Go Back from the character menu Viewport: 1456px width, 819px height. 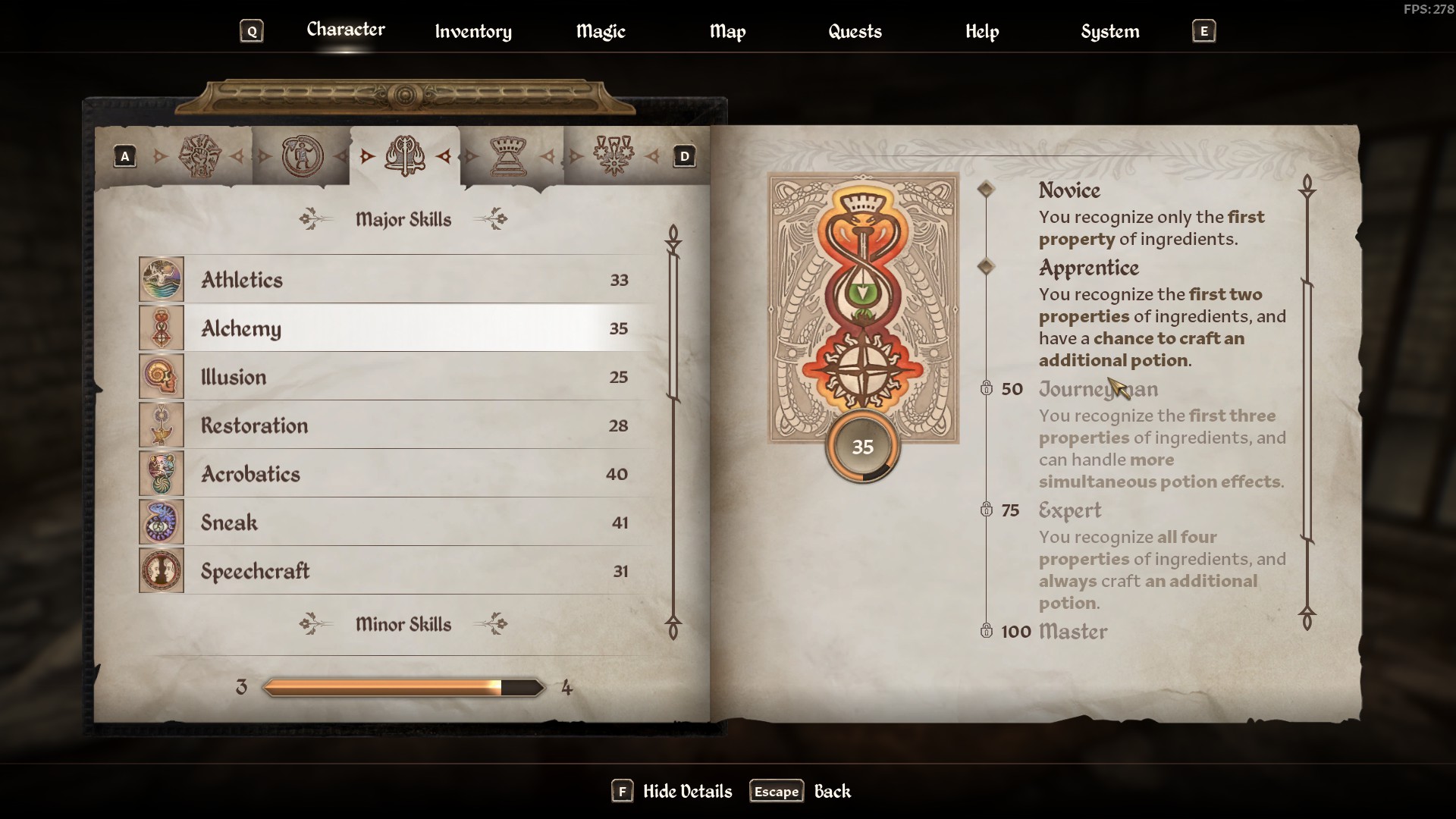pos(801,791)
